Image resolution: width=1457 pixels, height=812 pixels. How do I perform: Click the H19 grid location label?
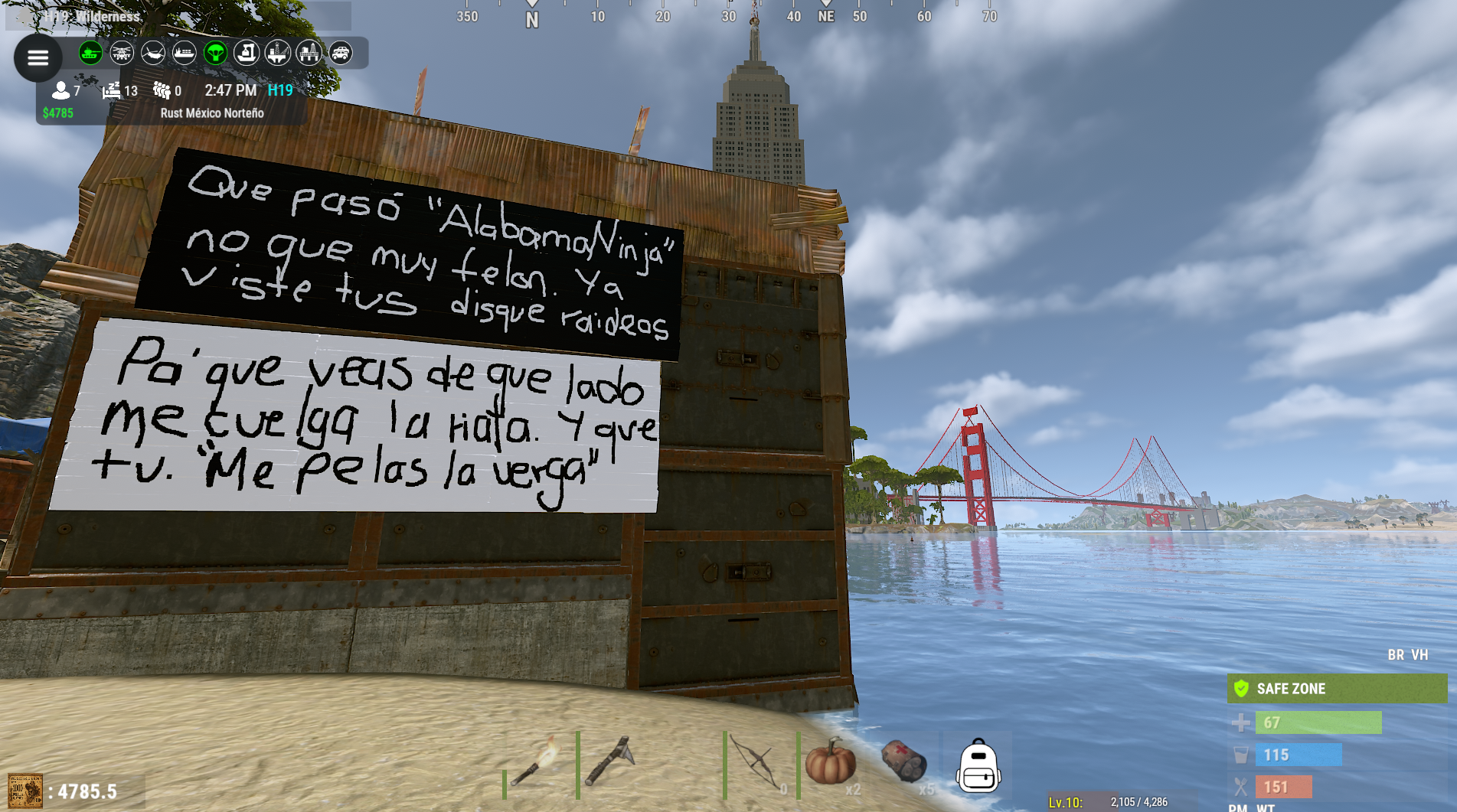tap(280, 90)
